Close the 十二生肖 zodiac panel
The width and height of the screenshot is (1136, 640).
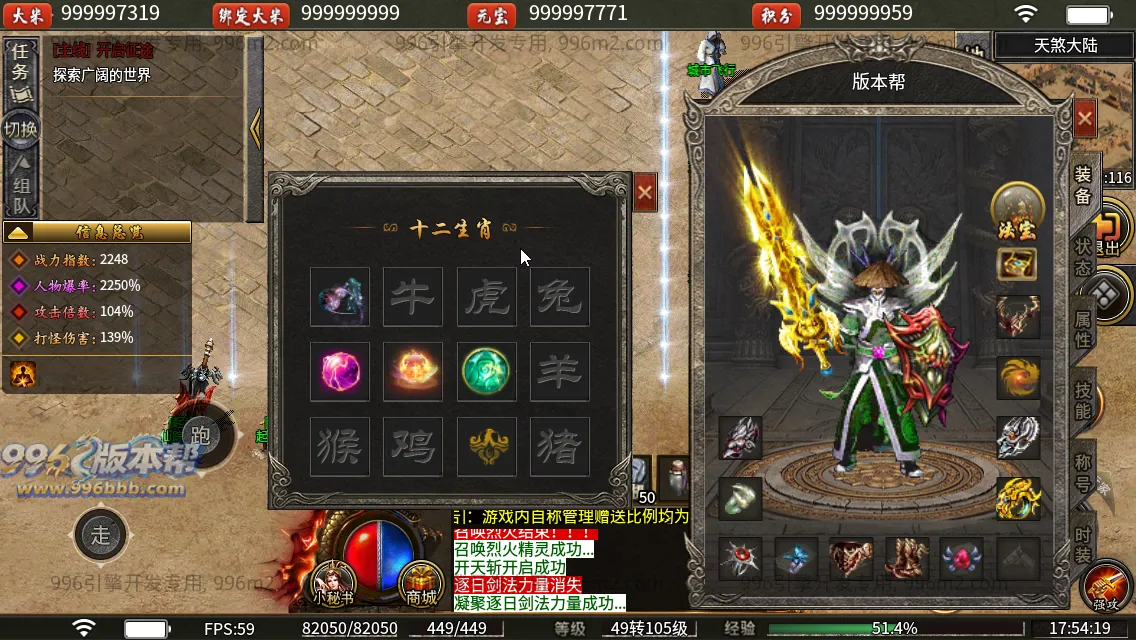(645, 192)
